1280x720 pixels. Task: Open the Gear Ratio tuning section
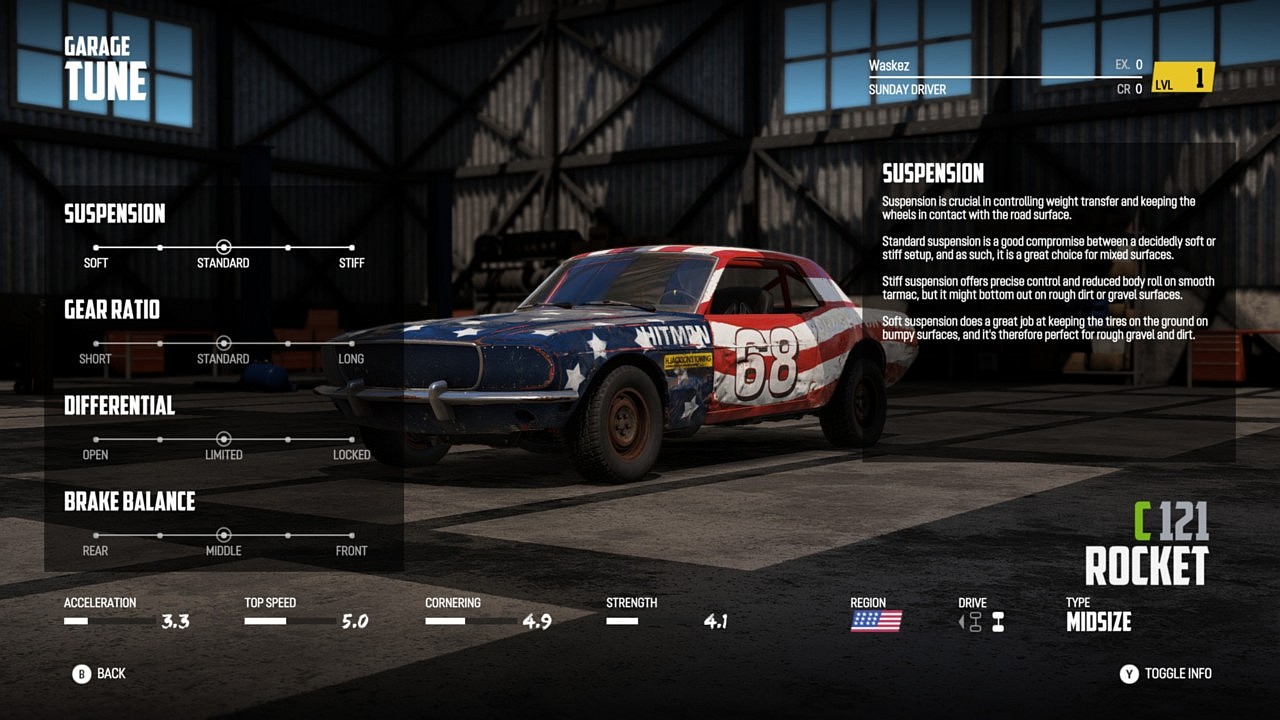[112, 310]
